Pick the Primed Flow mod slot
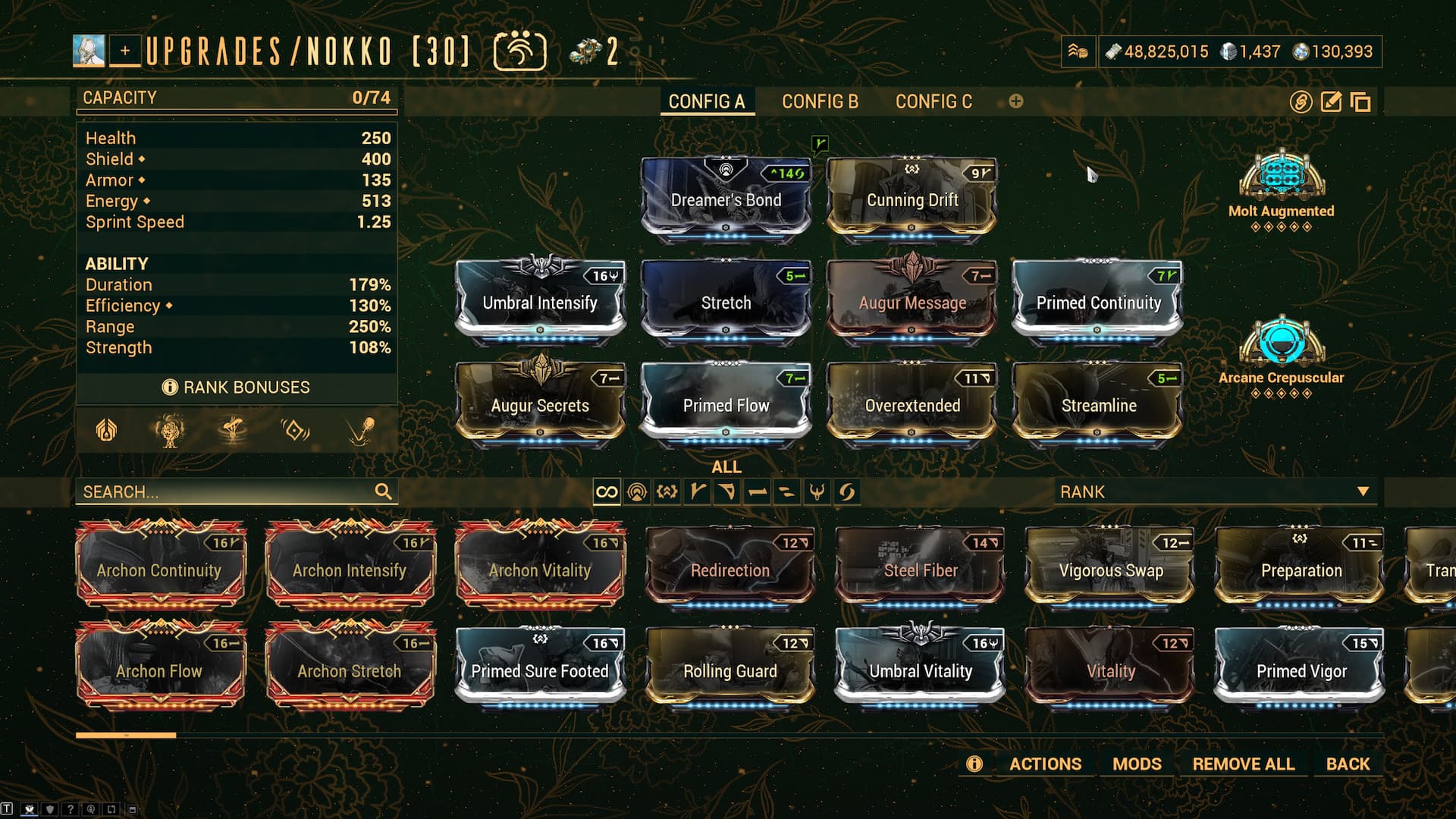The height and width of the screenshot is (819, 1456). pos(726,404)
